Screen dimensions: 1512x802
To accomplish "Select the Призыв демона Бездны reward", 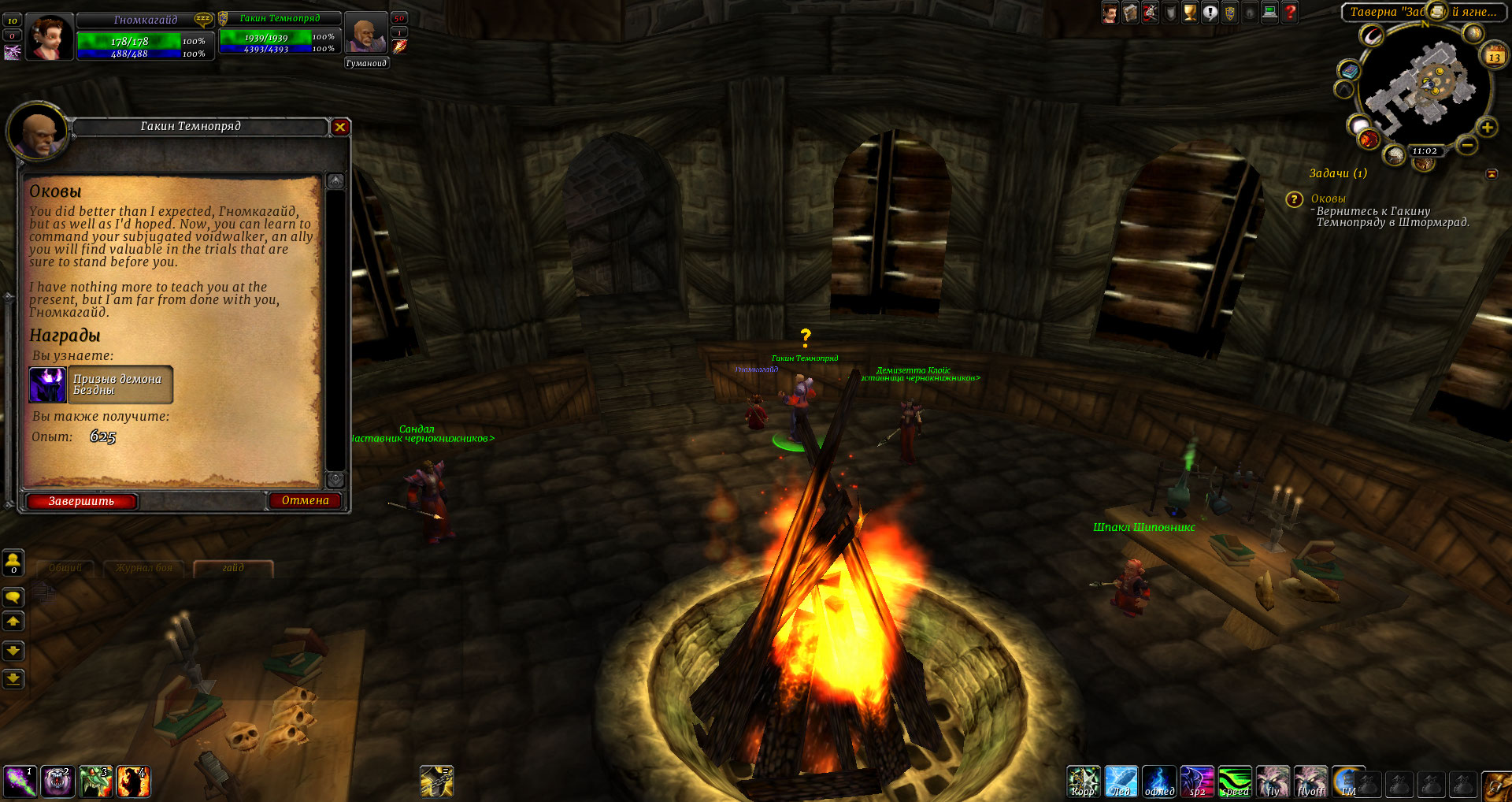I will click(101, 384).
